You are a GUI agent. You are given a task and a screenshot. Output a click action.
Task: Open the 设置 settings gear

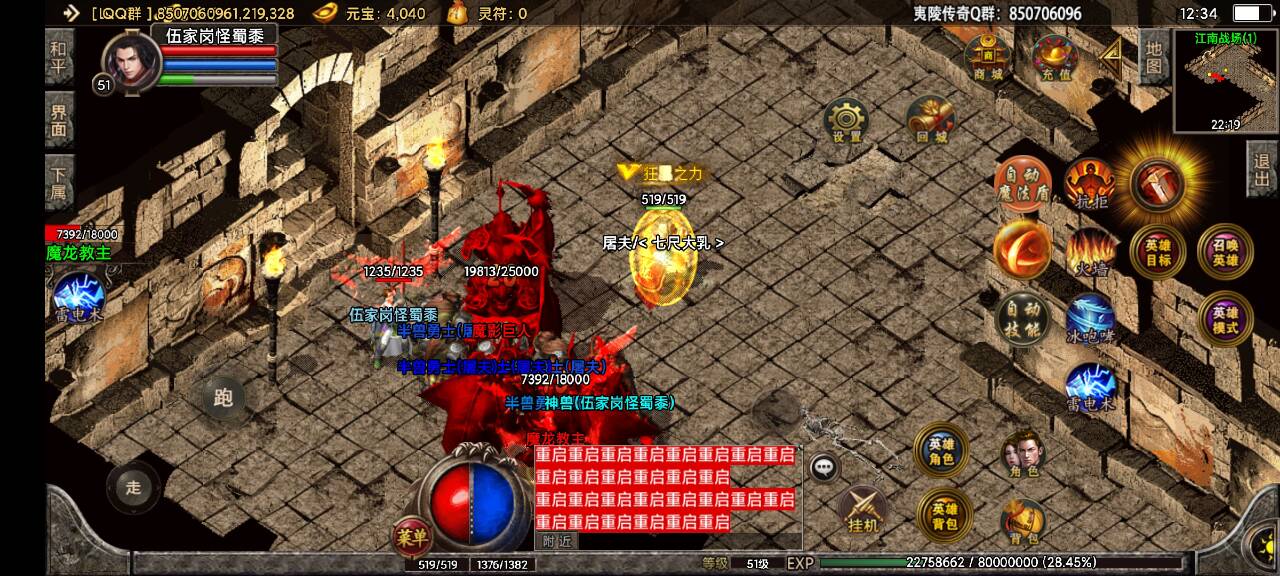pyautogui.click(x=846, y=122)
